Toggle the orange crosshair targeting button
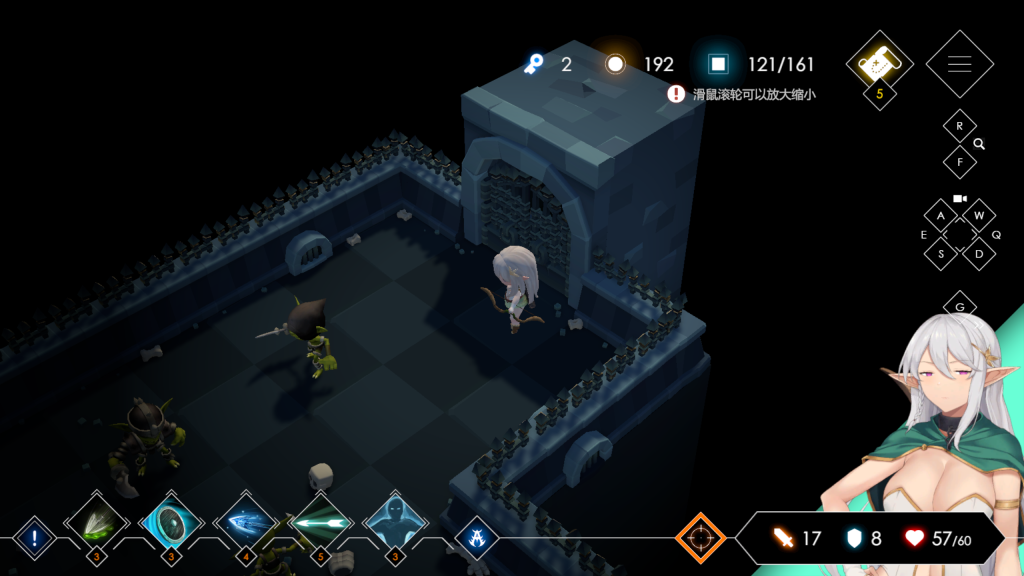The width and height of the screenshot is (1024, 576). point(700,538)
